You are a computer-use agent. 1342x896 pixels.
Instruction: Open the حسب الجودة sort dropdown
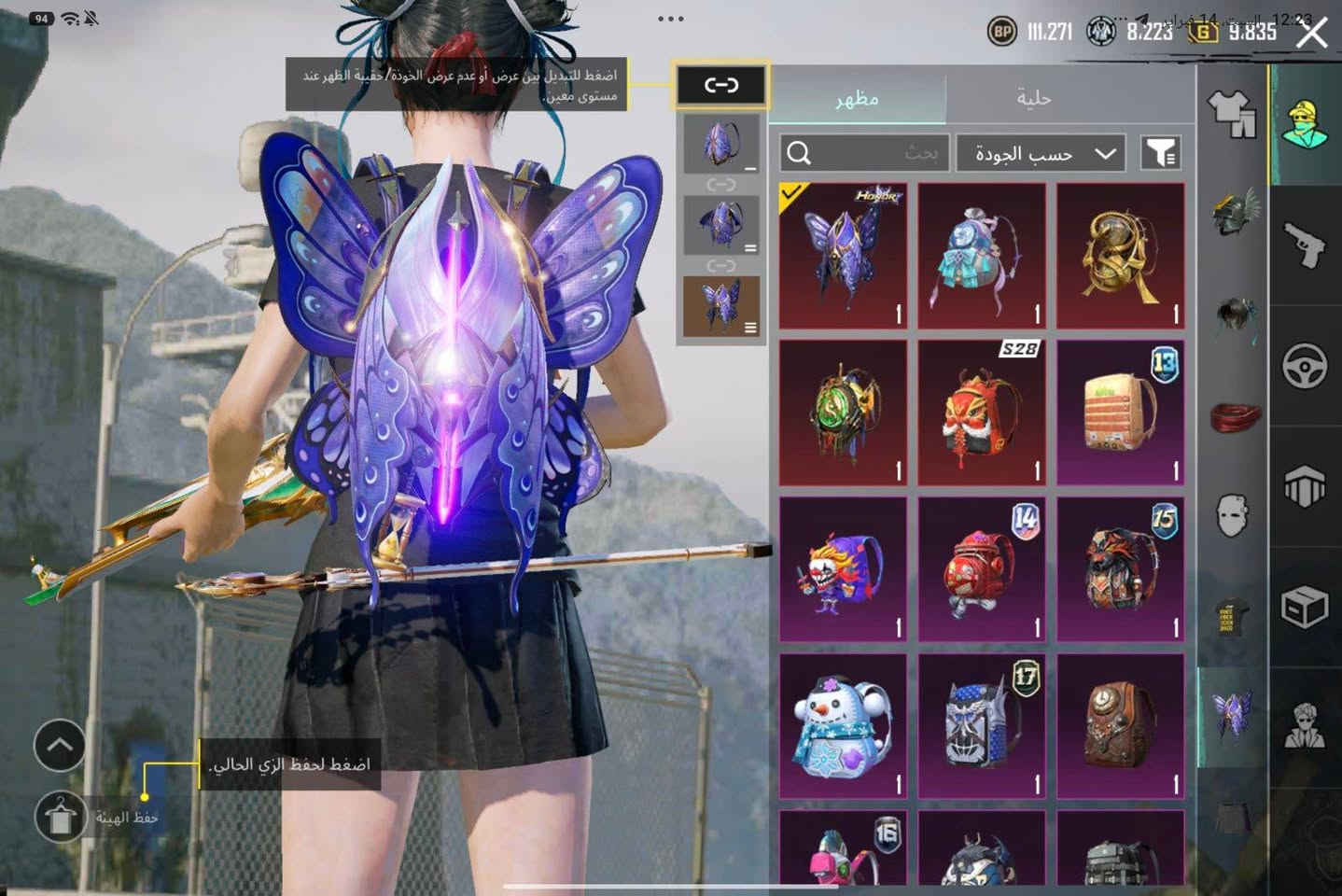click(1041, 153)
